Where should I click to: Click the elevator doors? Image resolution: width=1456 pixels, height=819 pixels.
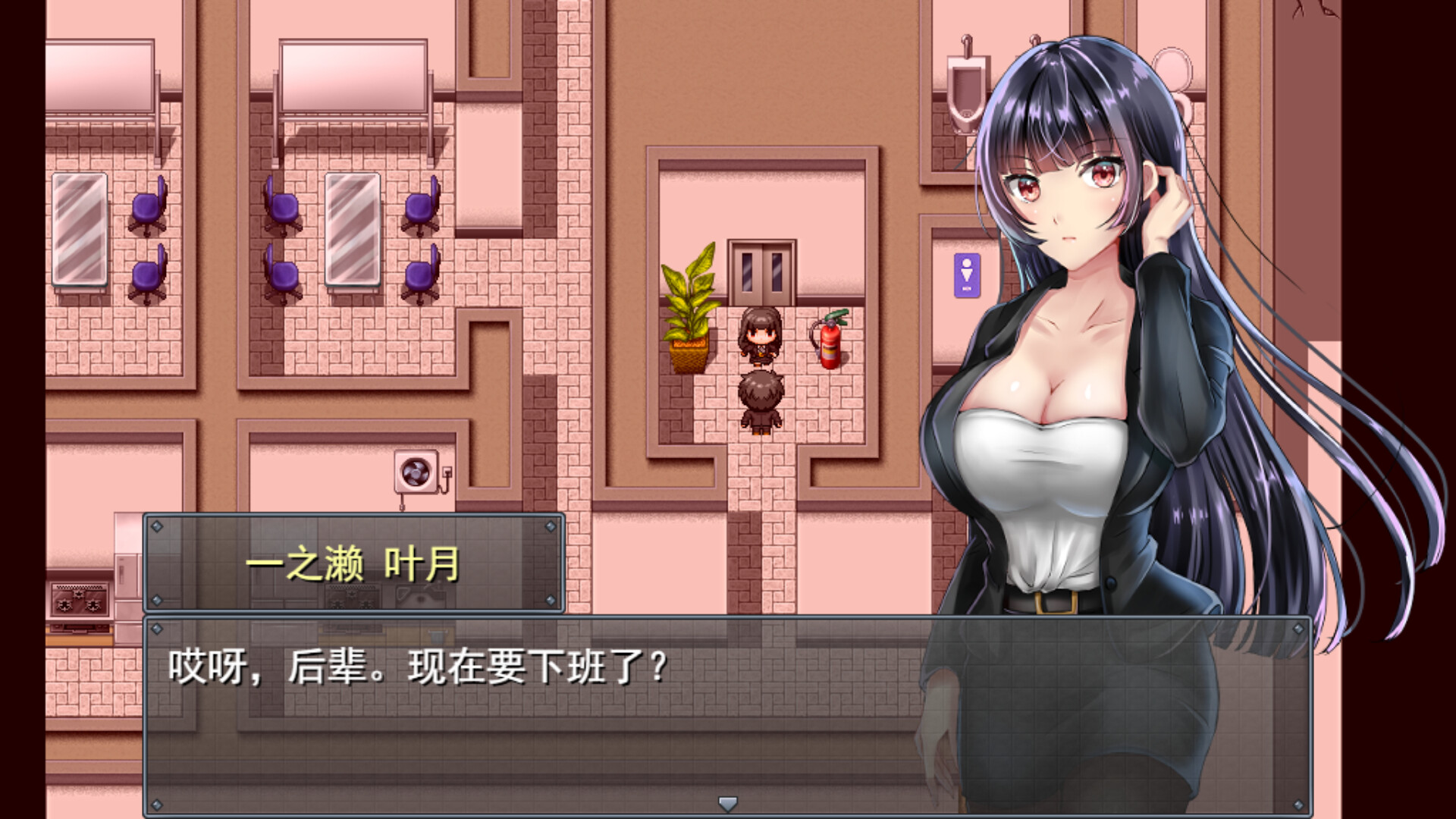tap(761, 273)
